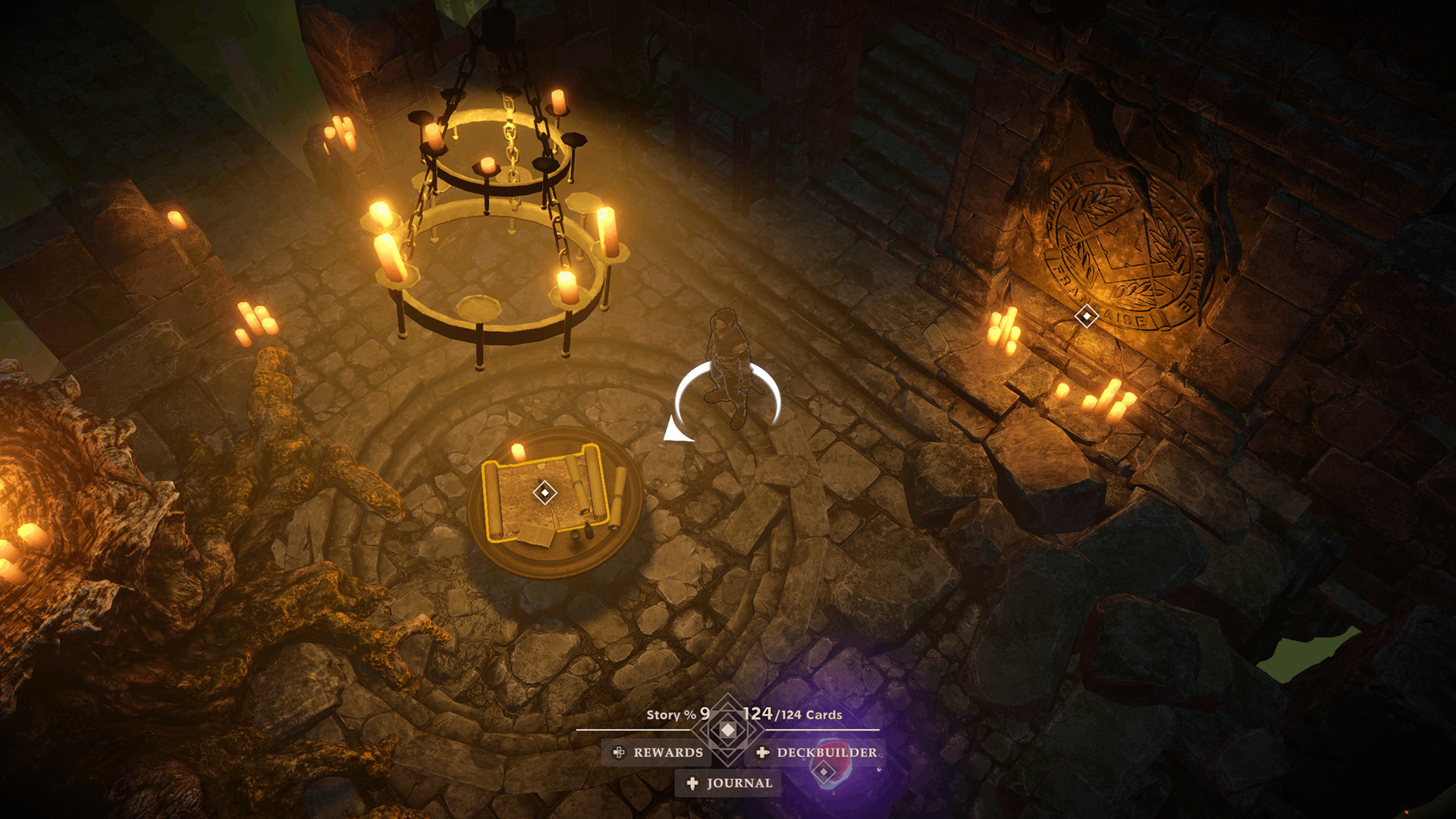Select the central diamond emblem in the HUD

[x=726, y=730]
